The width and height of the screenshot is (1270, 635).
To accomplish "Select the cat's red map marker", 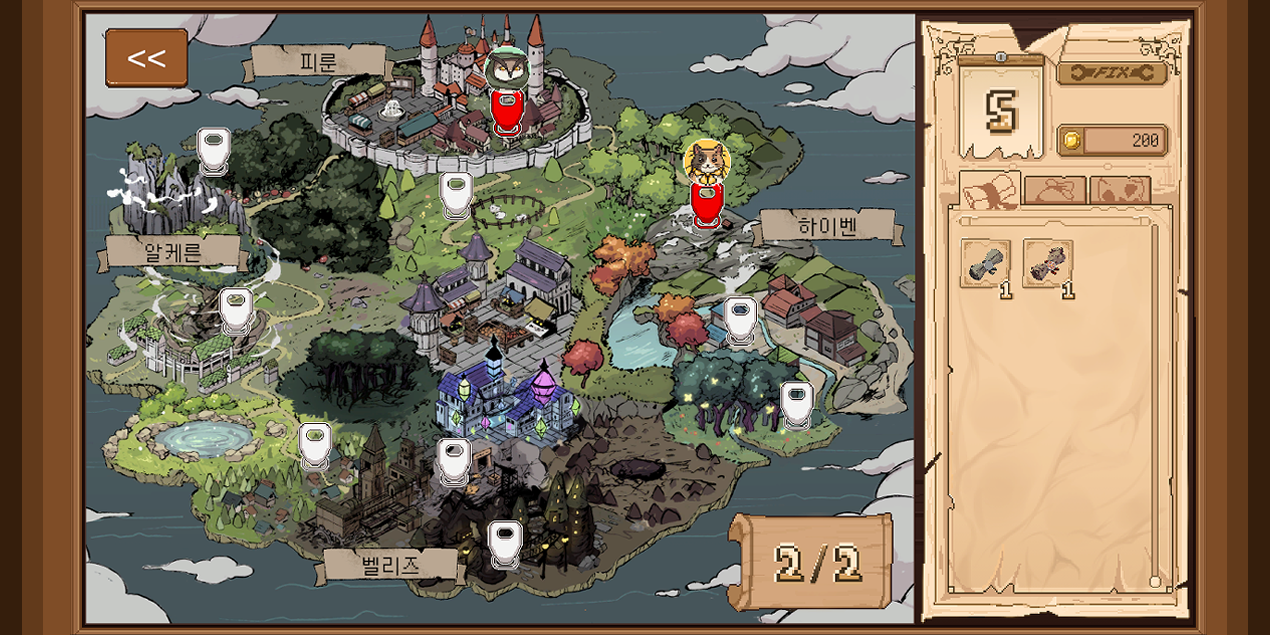I will click(706, 200).
